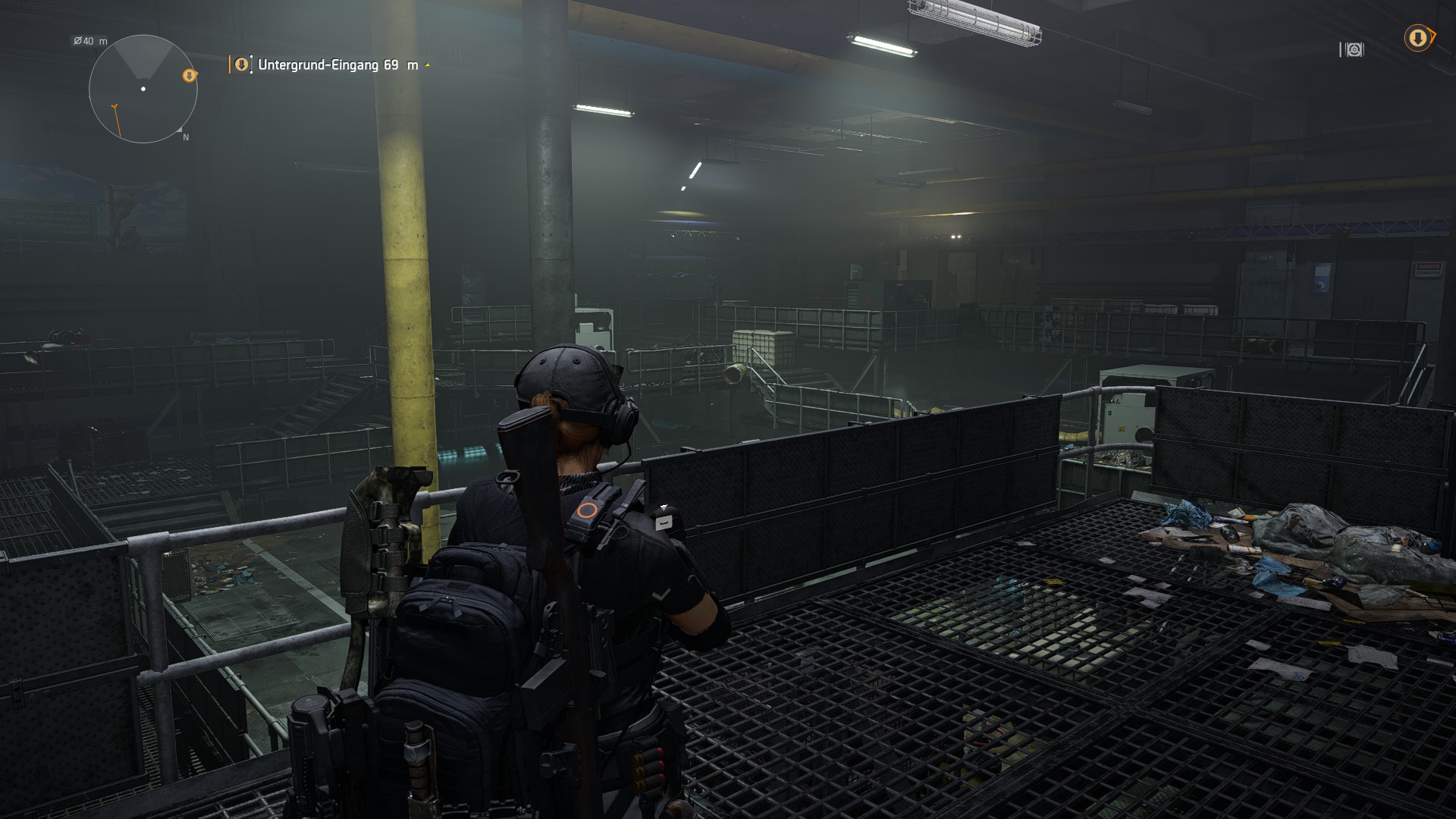Expand the objective tracker using the yellow triangle
The width and height of the screenshot is (1456, 819).
tap(427, 64)
